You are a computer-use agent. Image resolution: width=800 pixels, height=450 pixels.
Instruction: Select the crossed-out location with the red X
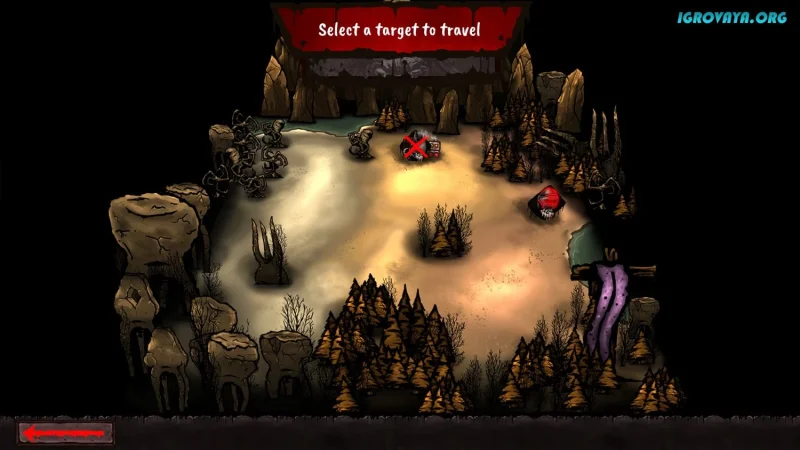pos(416,148)
